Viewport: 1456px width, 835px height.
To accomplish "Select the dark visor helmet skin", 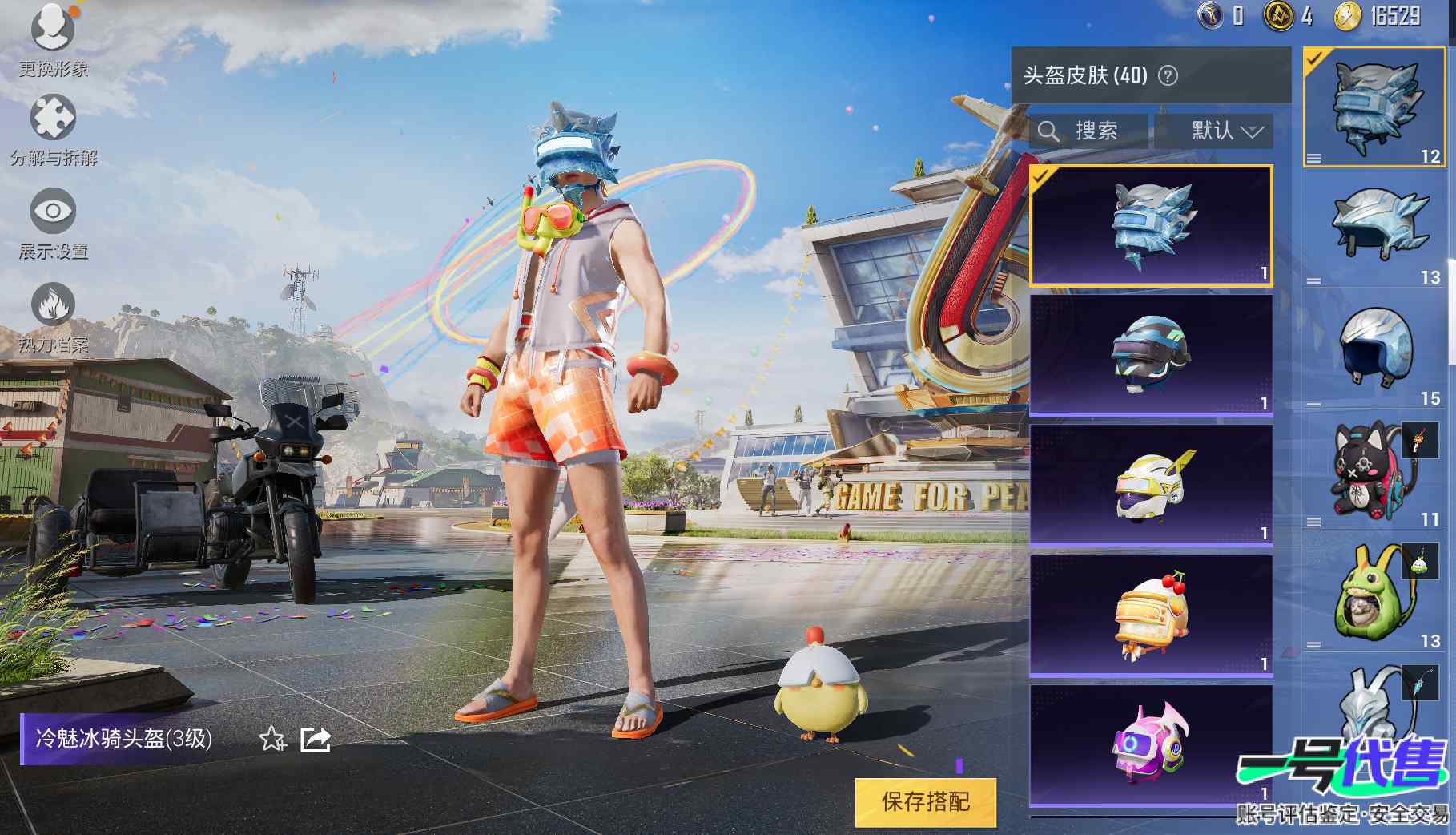I will click(1151, 355).
